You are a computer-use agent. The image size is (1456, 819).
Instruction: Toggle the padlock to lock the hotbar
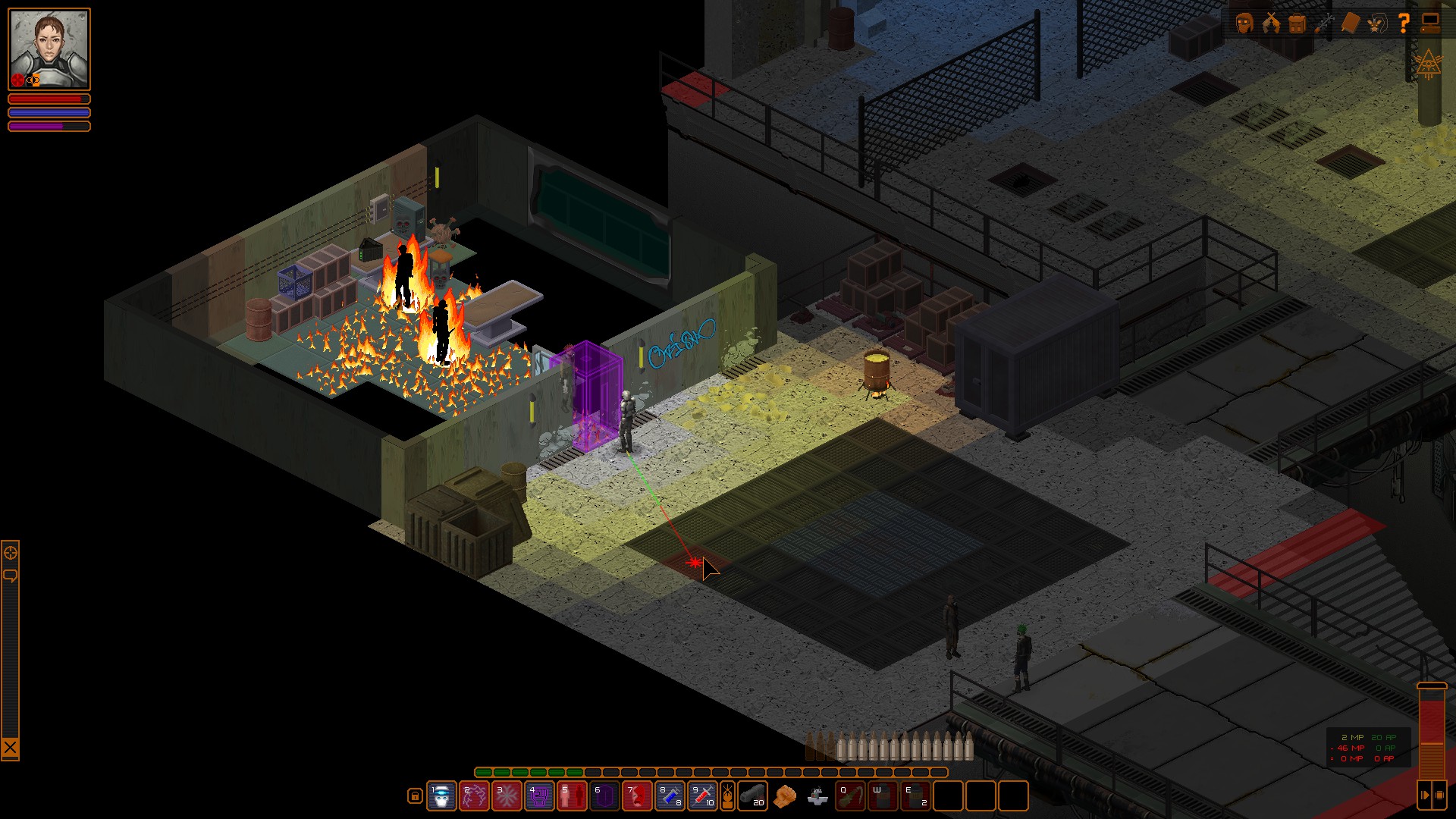415,796
